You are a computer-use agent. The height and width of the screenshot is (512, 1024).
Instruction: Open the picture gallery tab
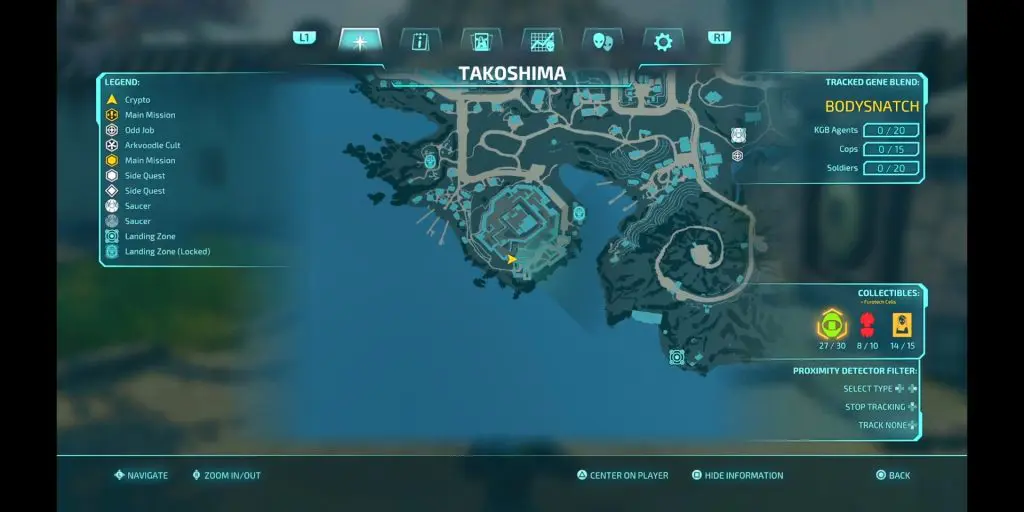481,41
